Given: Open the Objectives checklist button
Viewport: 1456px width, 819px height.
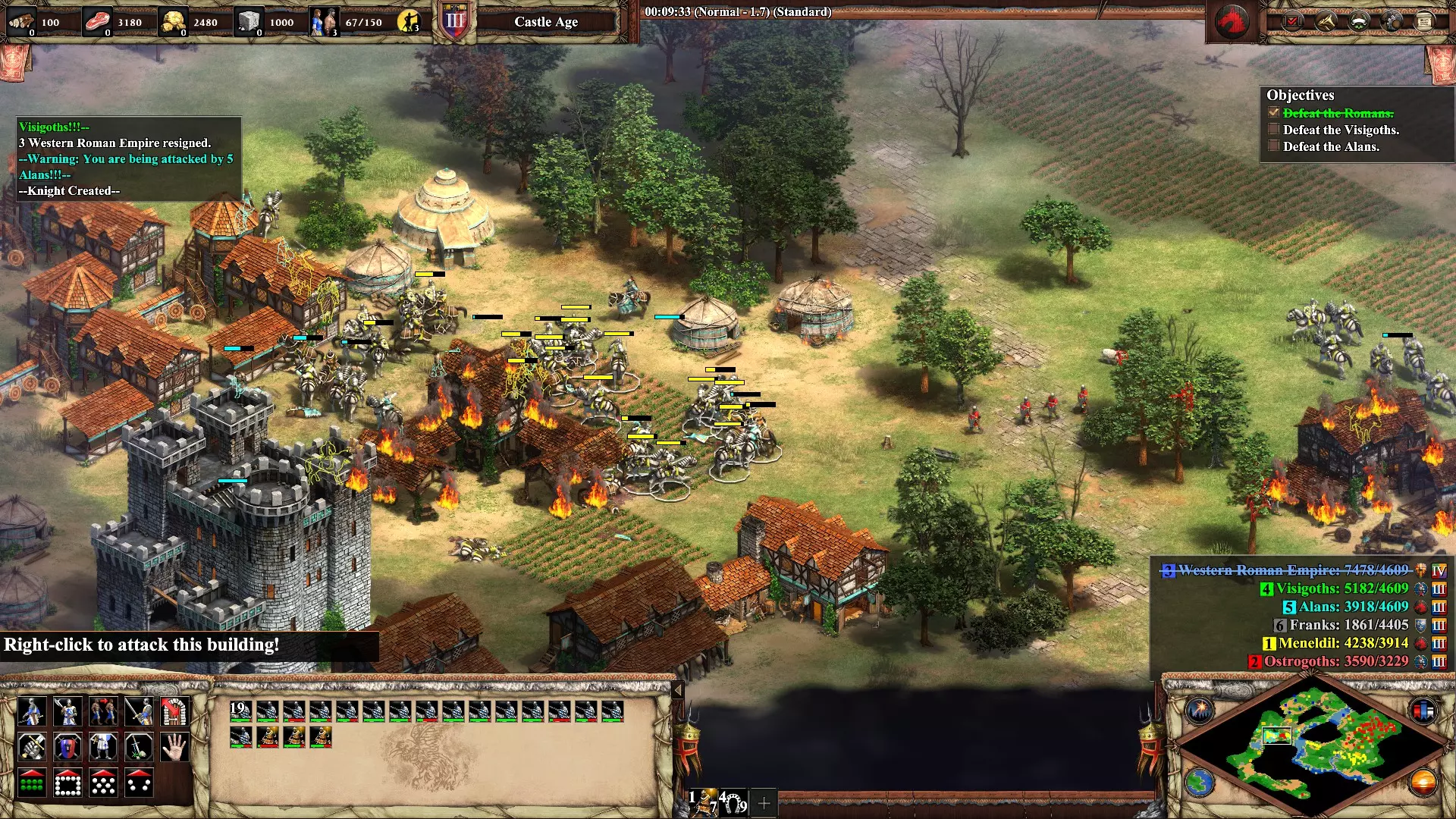Looking at the screenshot, I should tap(1292, 21).
